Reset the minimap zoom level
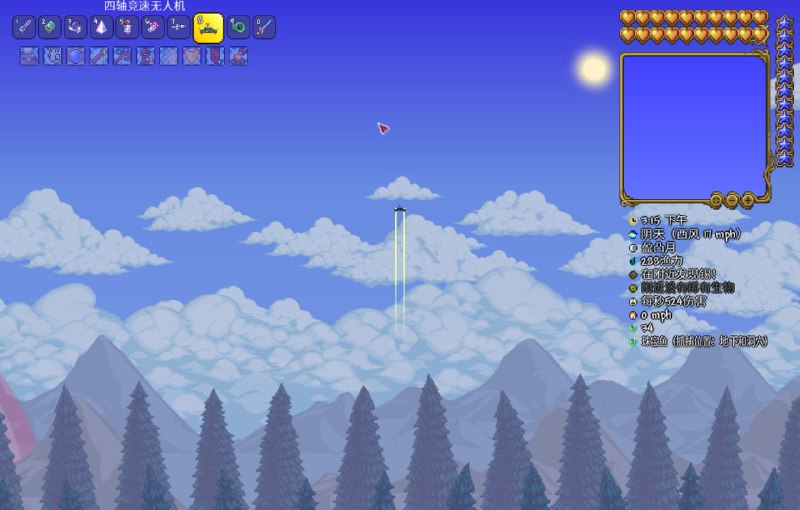 pos(716,200)
